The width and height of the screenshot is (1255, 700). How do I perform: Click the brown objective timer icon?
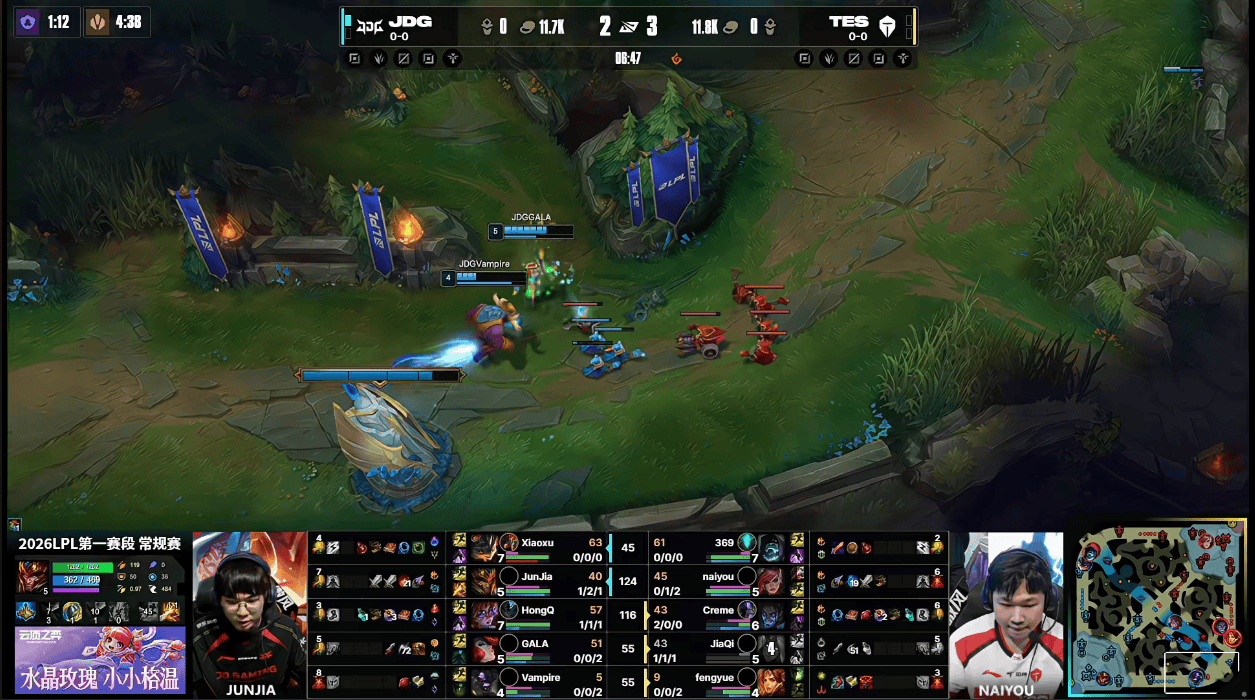98,22
